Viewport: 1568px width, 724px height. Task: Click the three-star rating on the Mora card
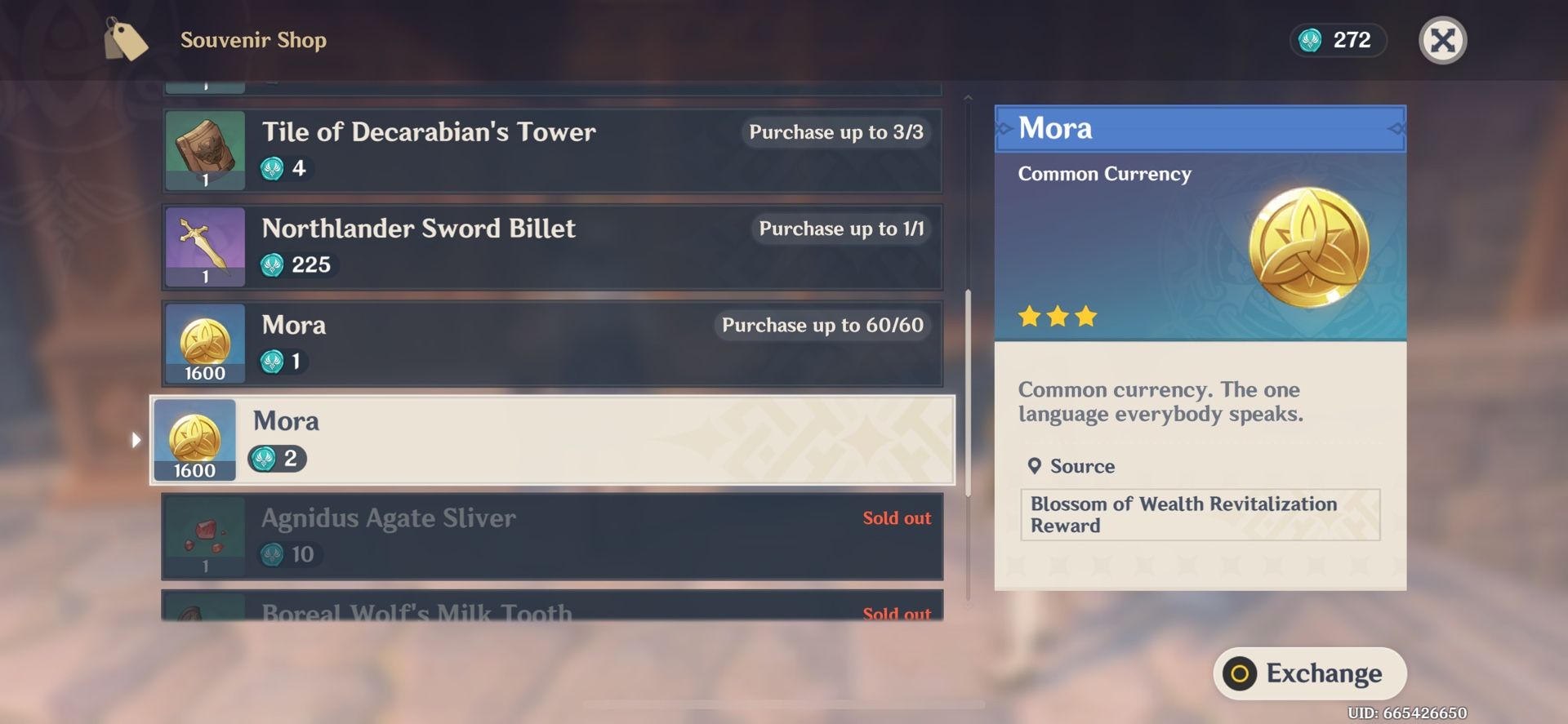[1058, 317]
